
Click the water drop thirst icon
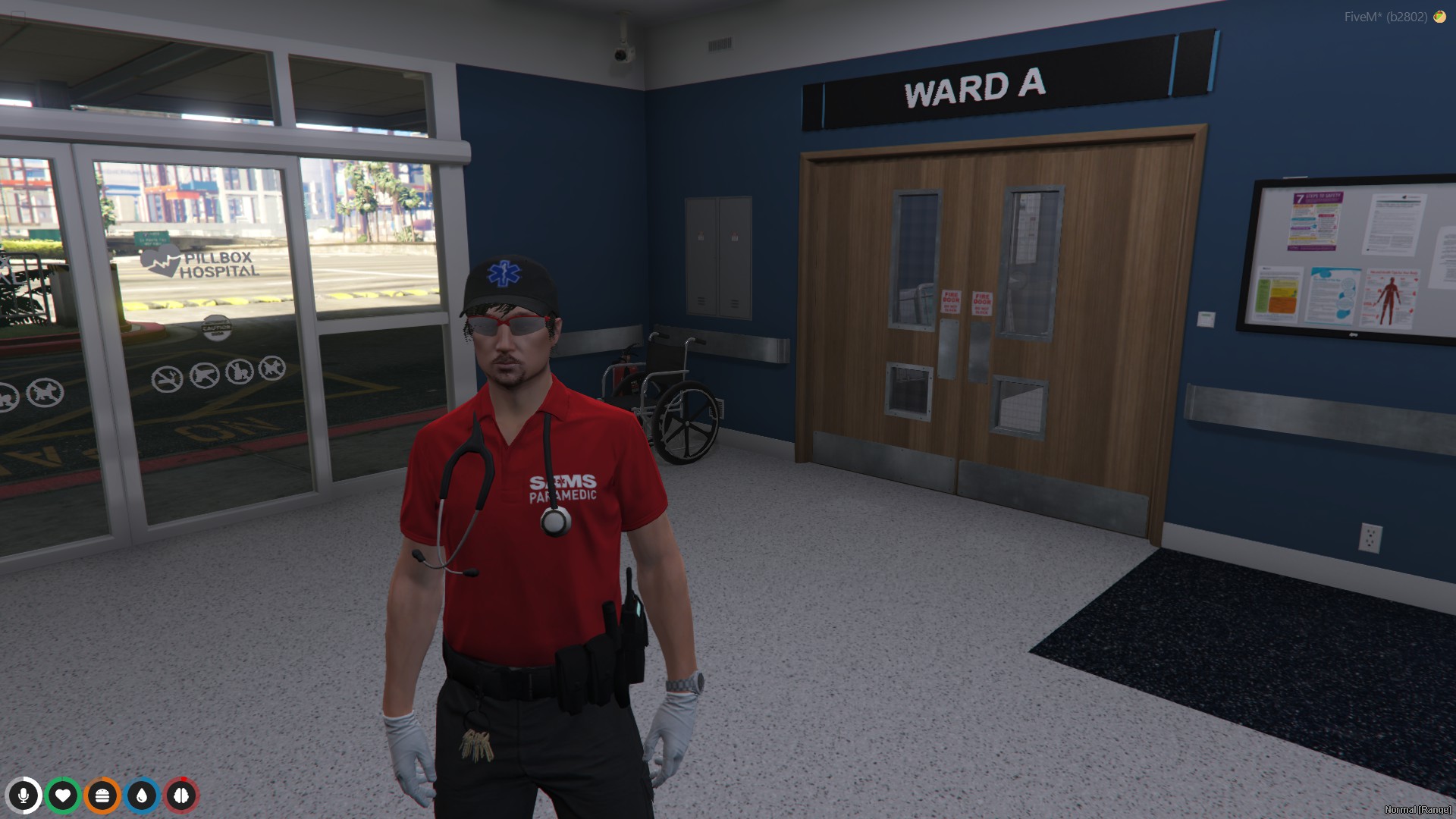click(x=140, y=796)
